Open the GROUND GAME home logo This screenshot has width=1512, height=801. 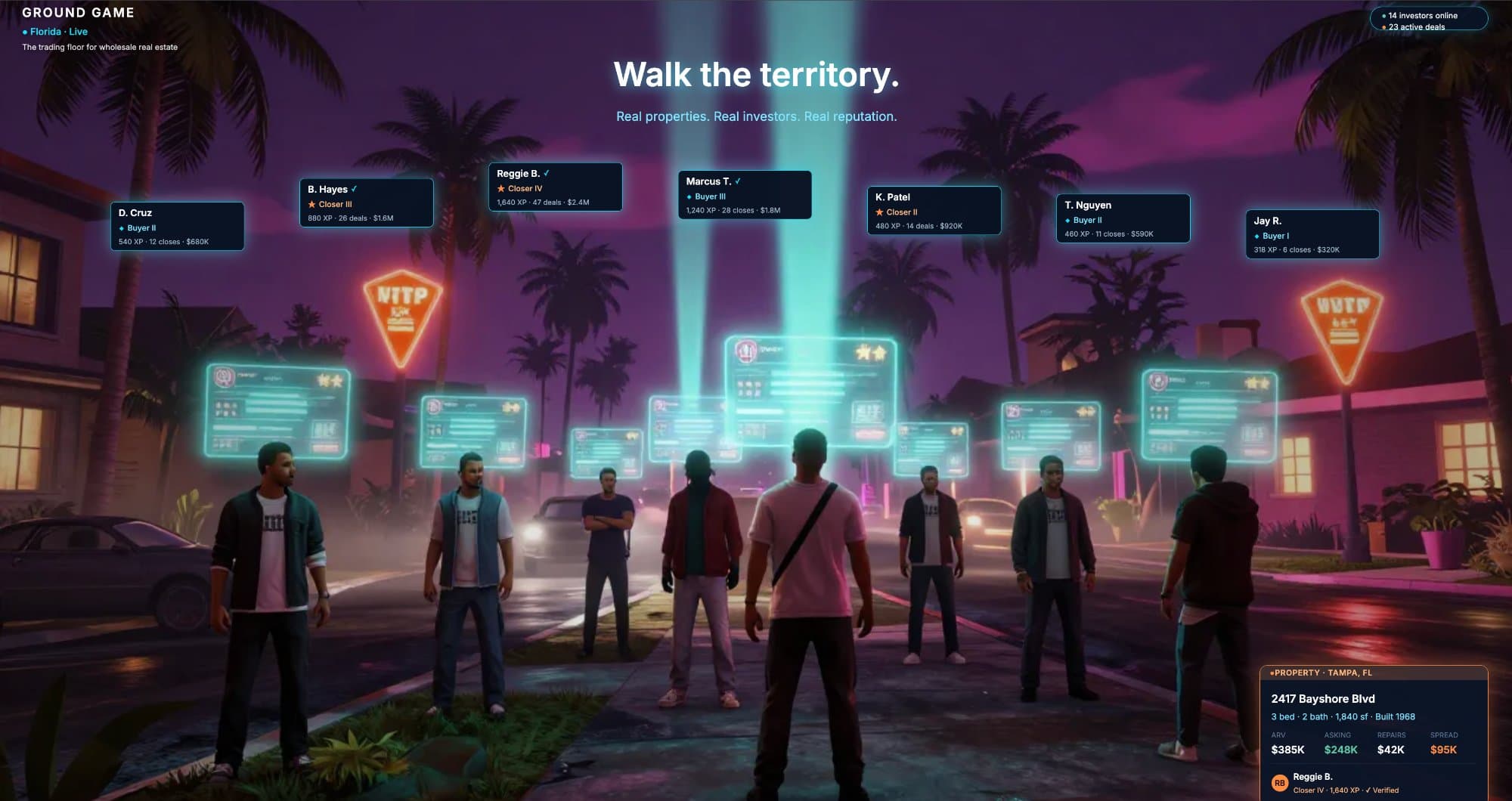tap(78, 12)
